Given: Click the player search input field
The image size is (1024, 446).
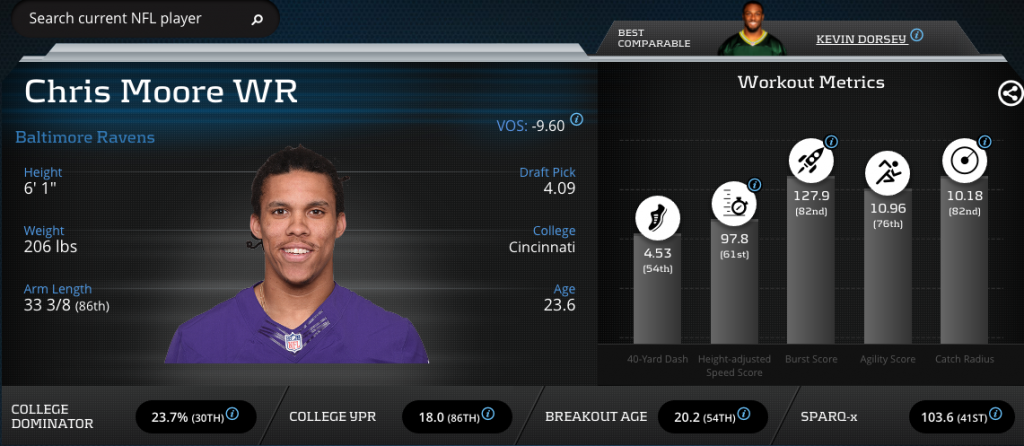Looking at the screenshot, I should 130,19.
